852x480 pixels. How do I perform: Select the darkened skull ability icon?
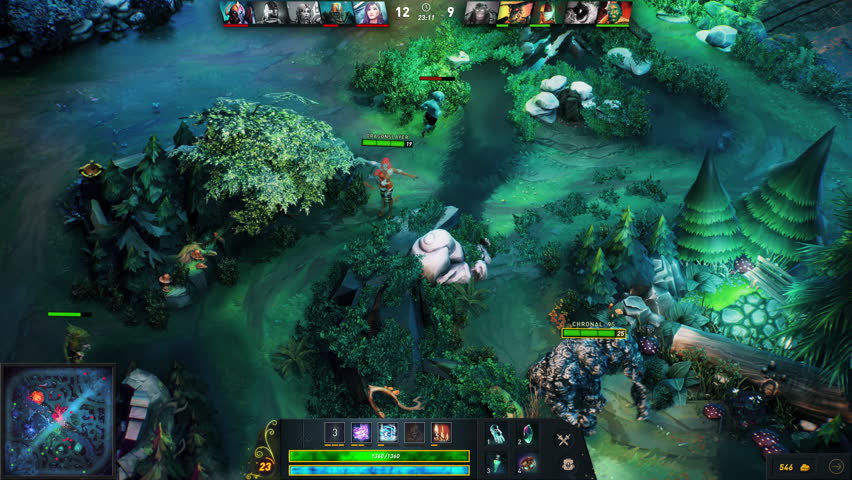[414, 432]
